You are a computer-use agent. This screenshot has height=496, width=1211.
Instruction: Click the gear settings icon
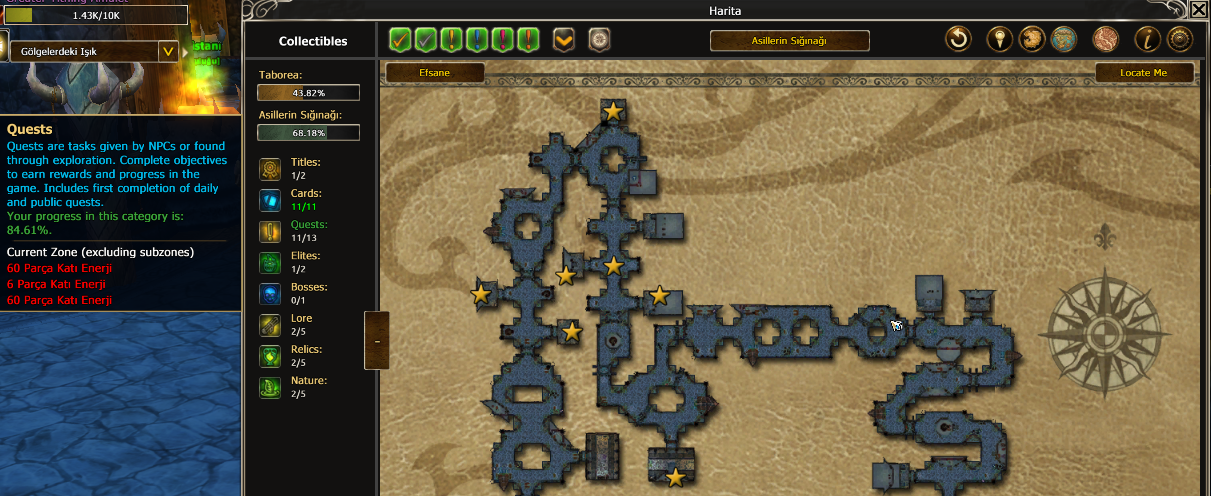1180,40
